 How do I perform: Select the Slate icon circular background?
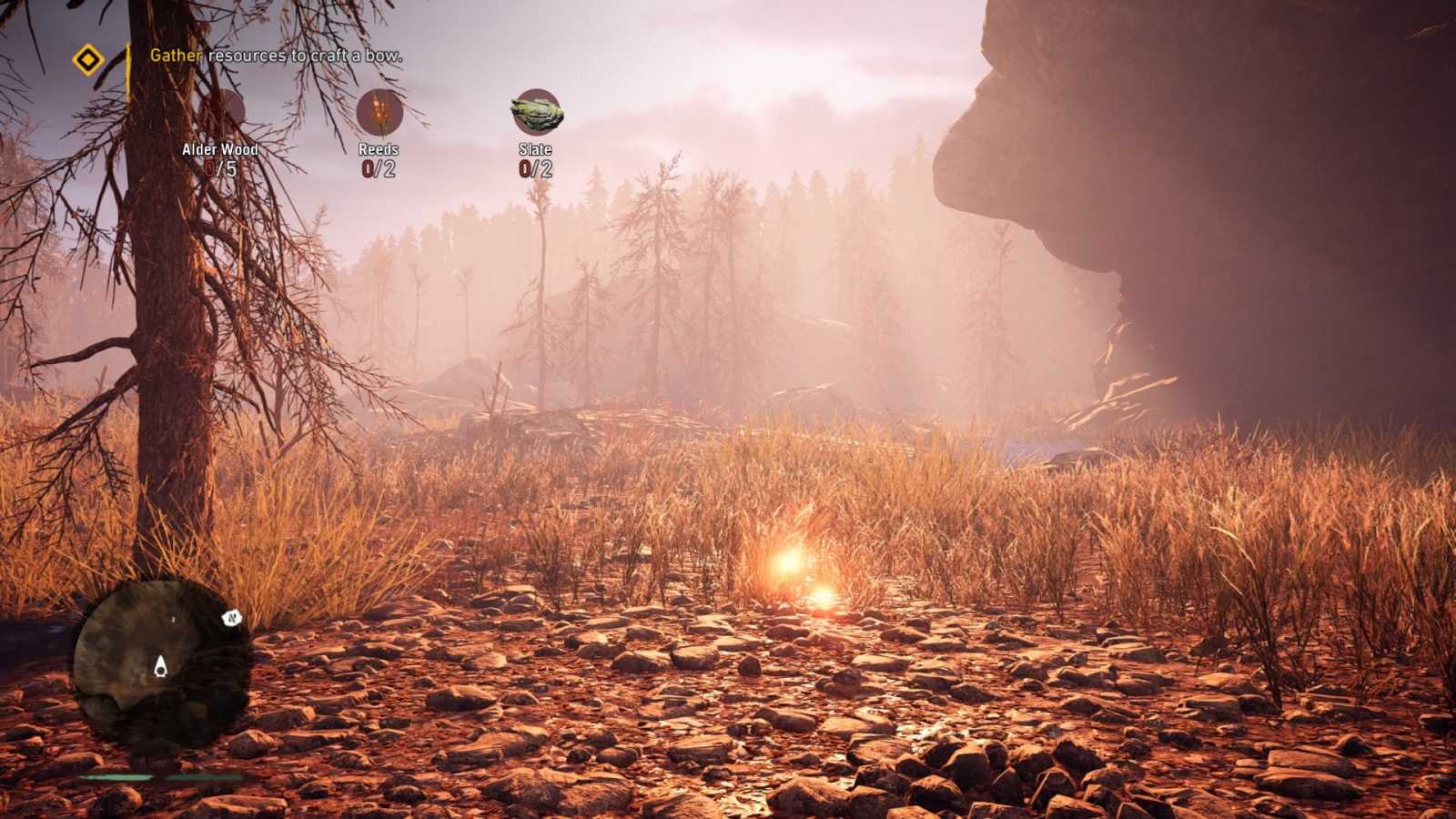coord(537,112)
